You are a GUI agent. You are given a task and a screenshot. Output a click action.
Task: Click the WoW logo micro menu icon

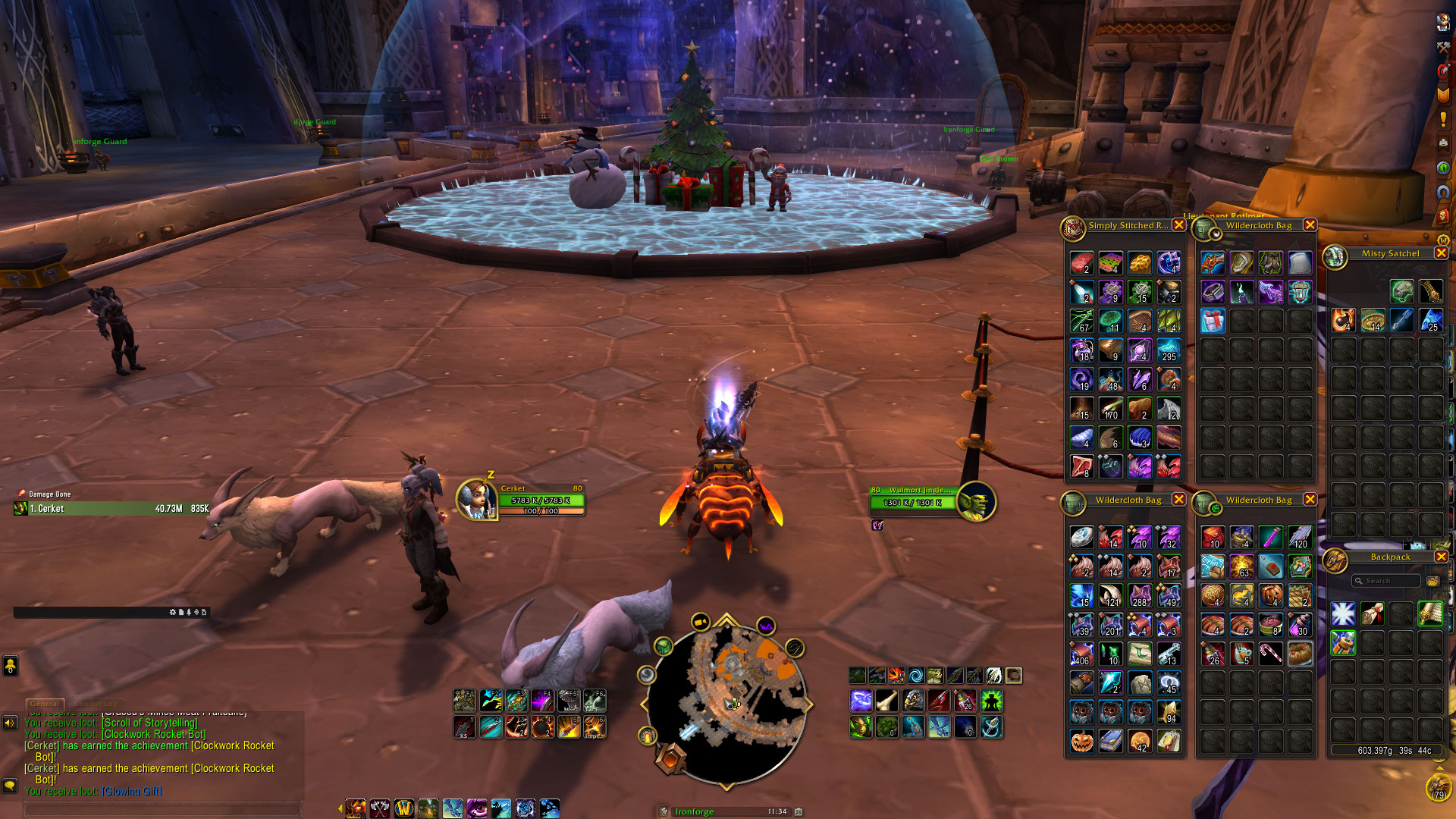tap(403, 808)
